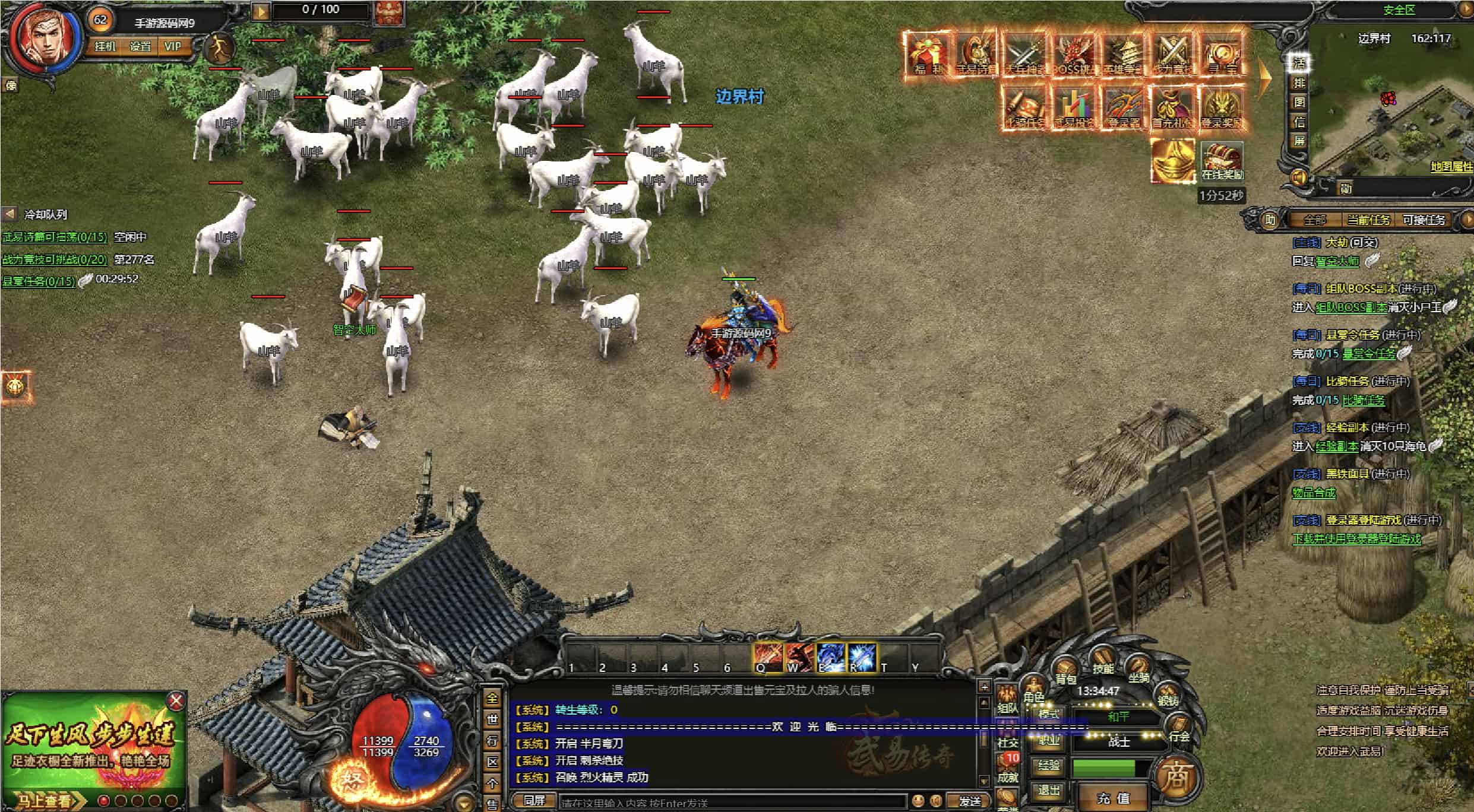Click the chat message input field
Screen dimensions: 1474x812
click(730, 803)
